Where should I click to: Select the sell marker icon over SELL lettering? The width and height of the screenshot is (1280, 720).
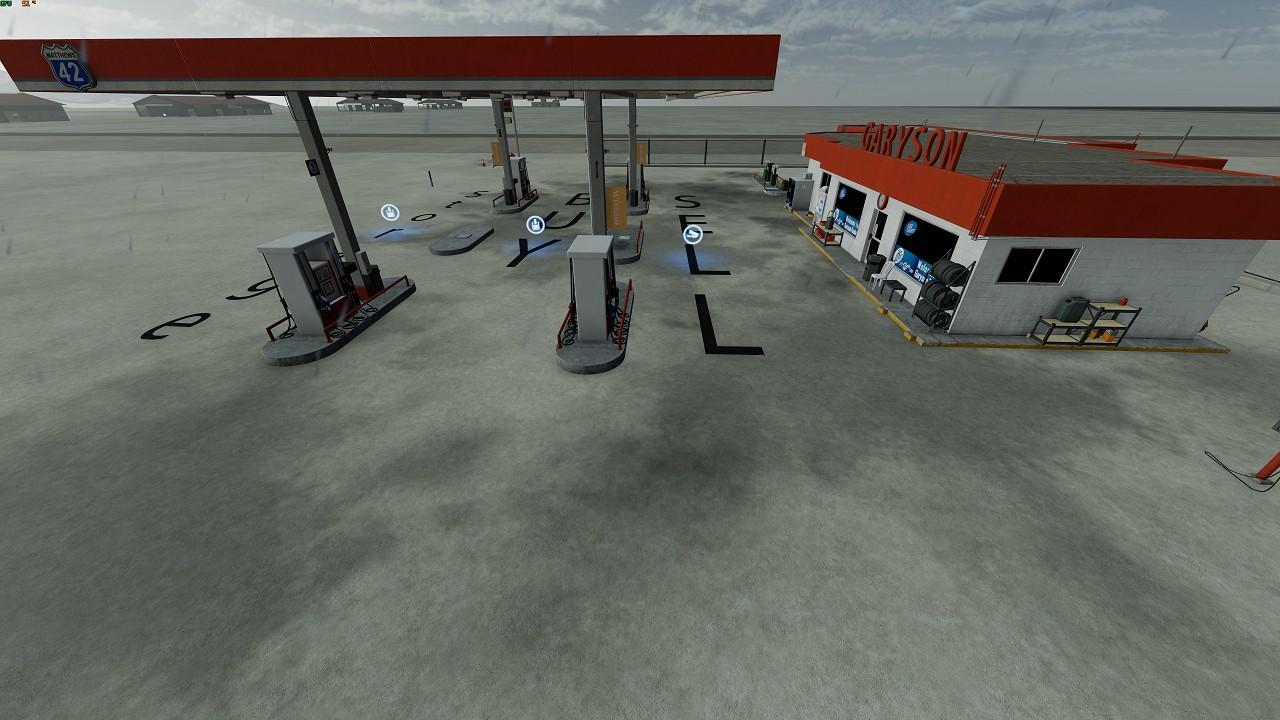pos(692,235)
